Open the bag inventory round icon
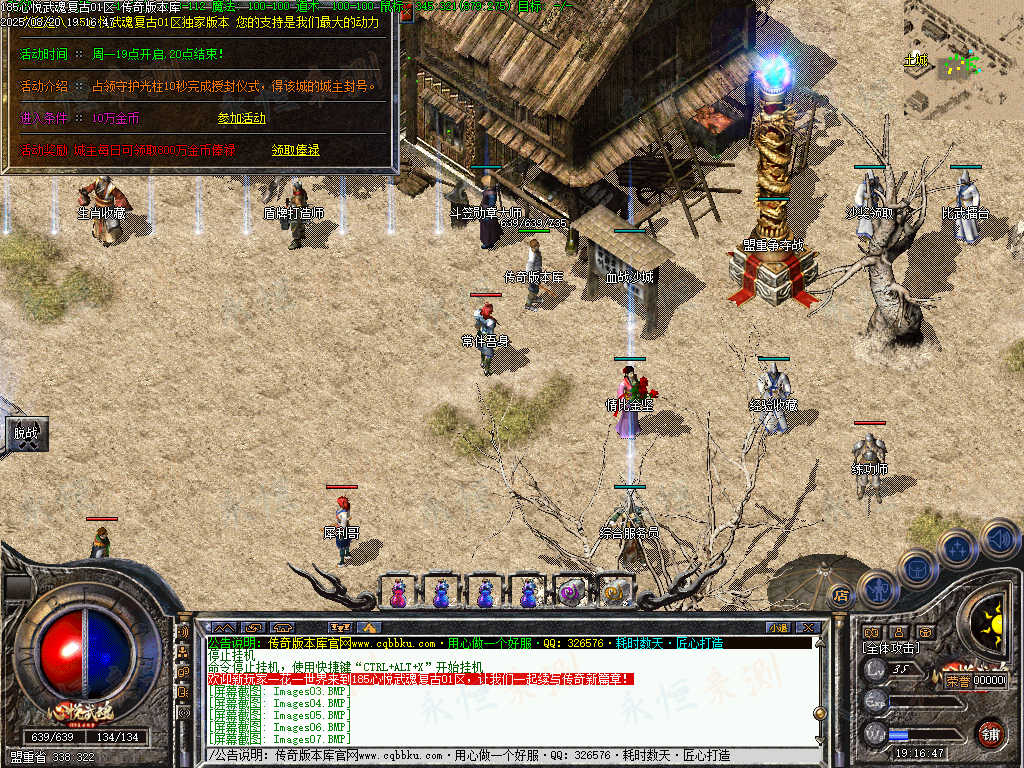Screen dimensions: 1024x768 pos(917,568)
